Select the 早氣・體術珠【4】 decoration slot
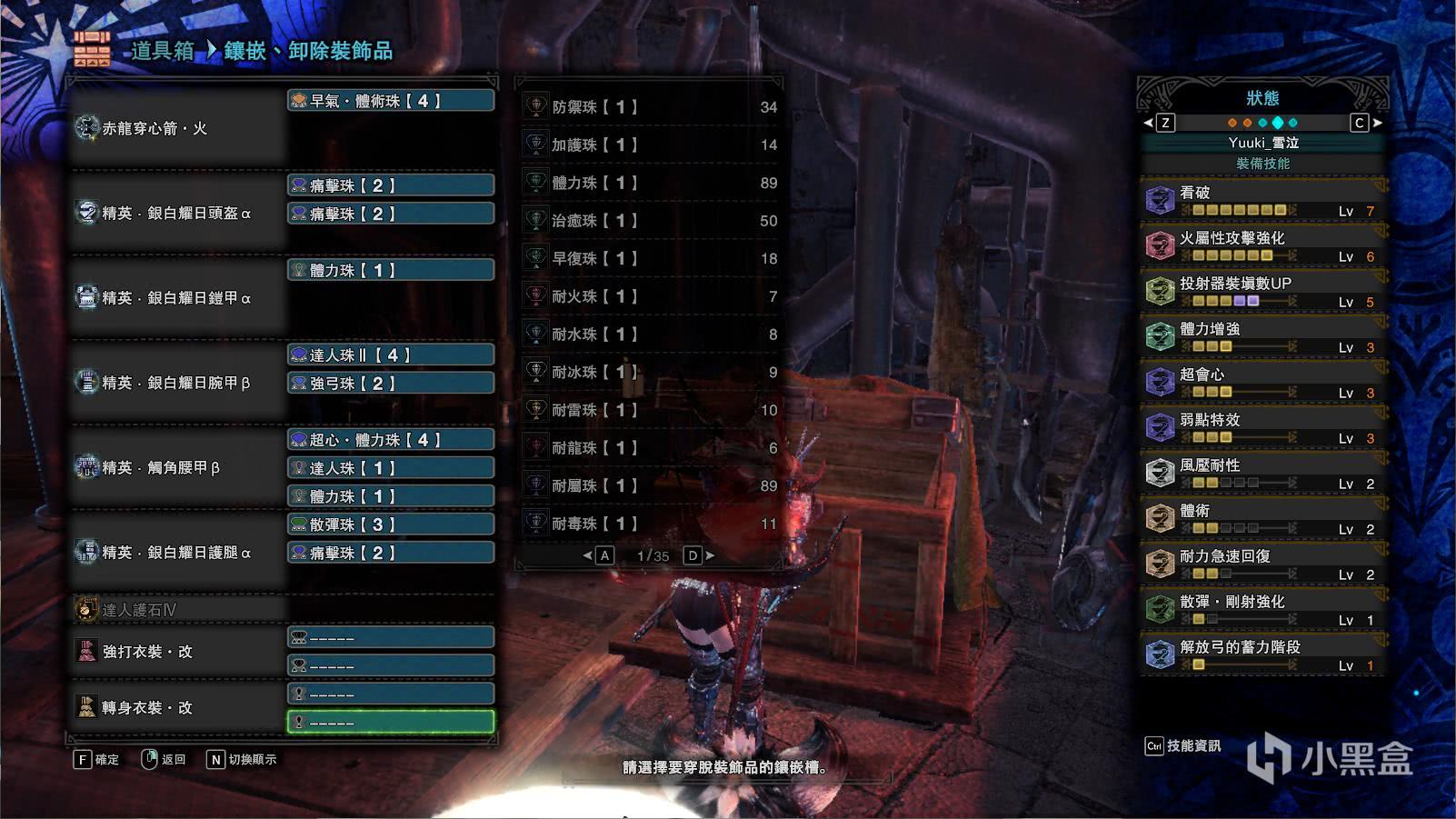The height and width of the screenshot is (819, 1456). (x=391, y=101)
